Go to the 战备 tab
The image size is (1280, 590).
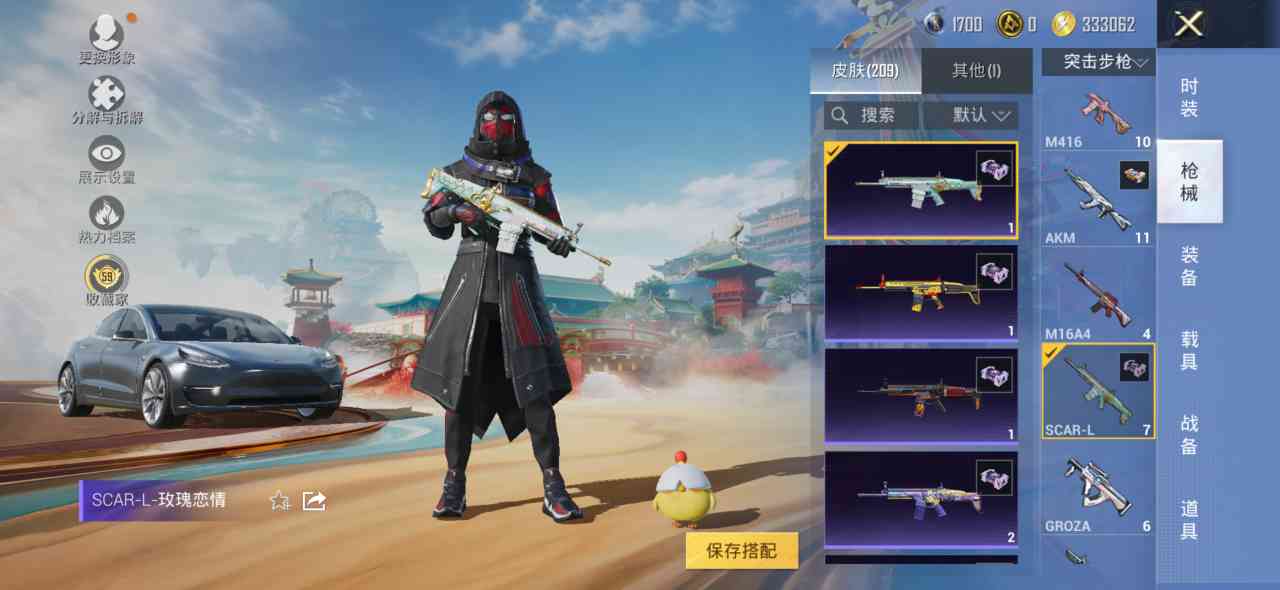point(1189,434)
